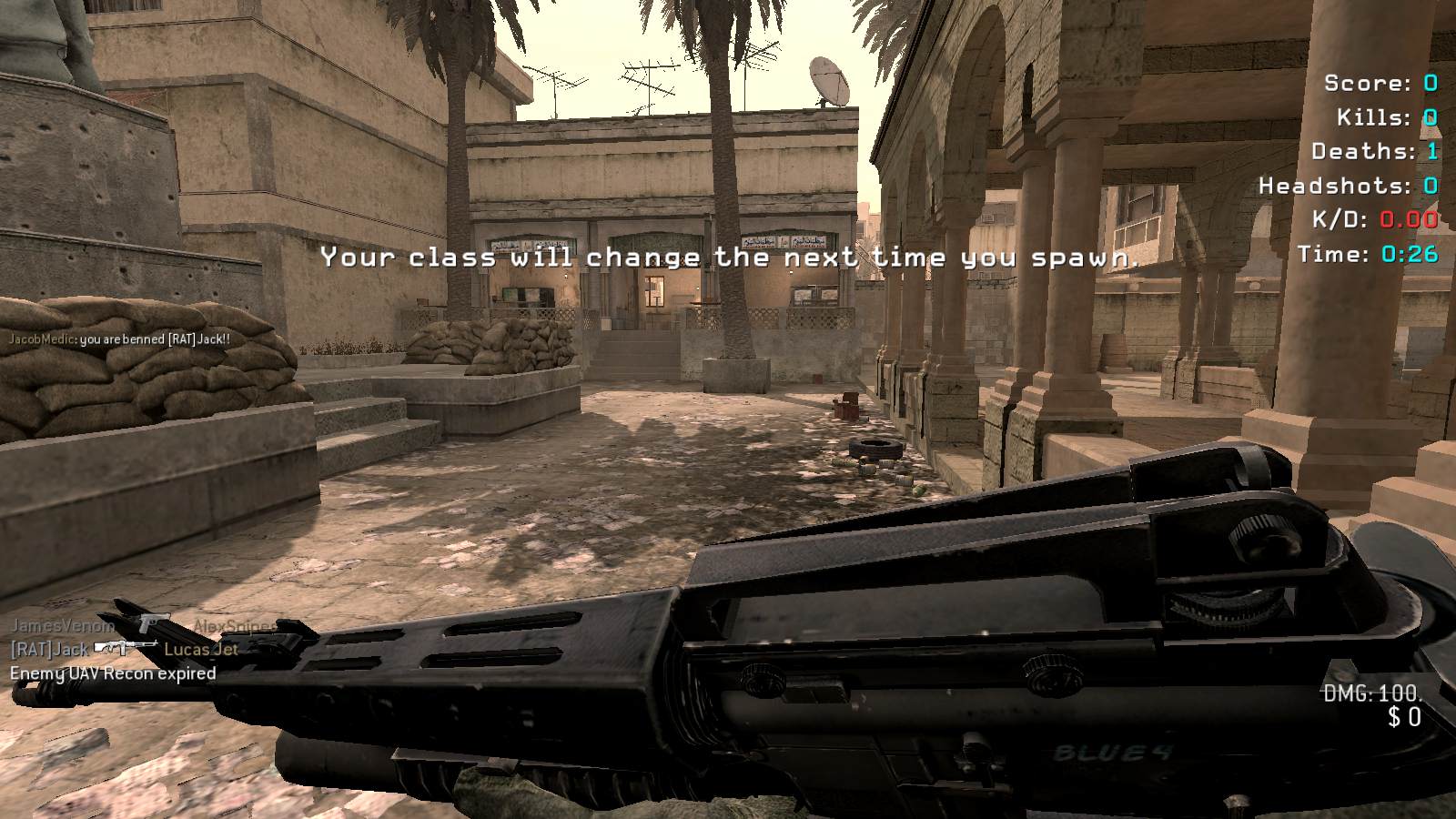Click the pistol icon in the JamesVenom killfeed row
This screenshot has width=1456, height=819.
click(151, 623)
